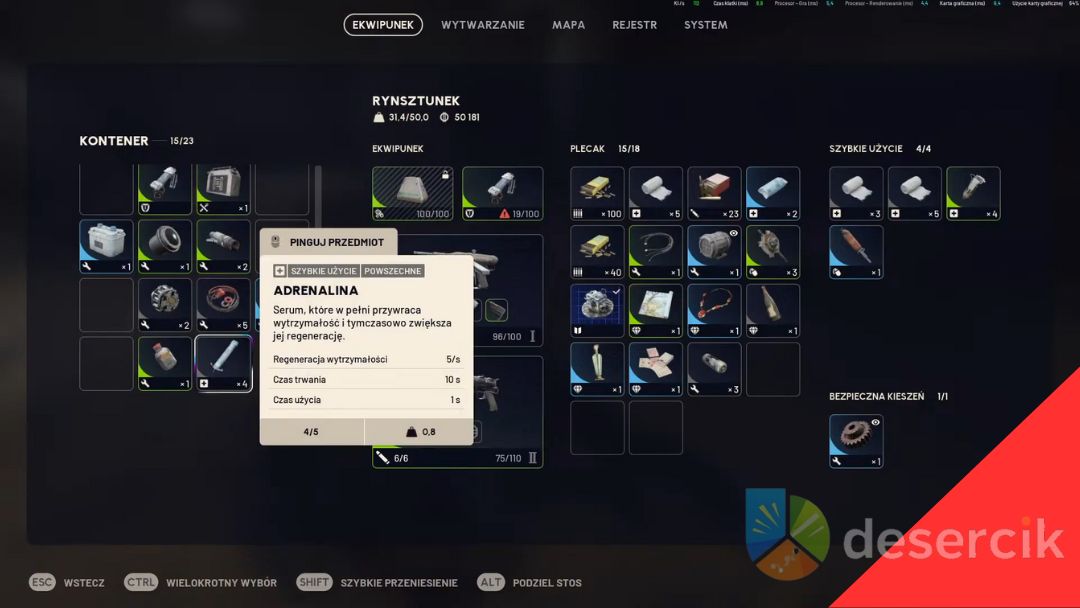Select the adrenaline syringe in the container

click(223, 363)
